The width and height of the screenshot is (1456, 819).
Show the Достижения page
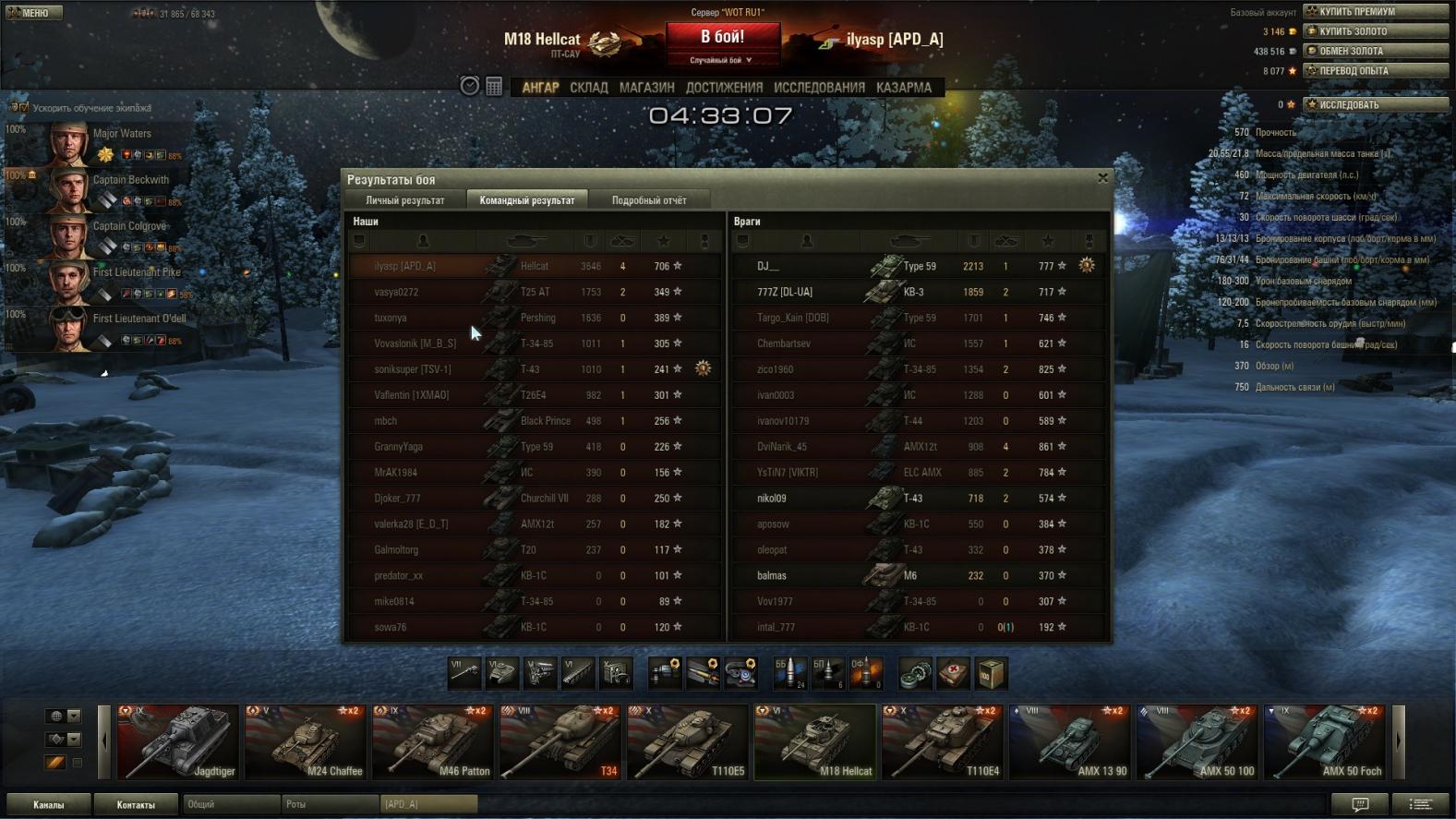tap(724, 88)
